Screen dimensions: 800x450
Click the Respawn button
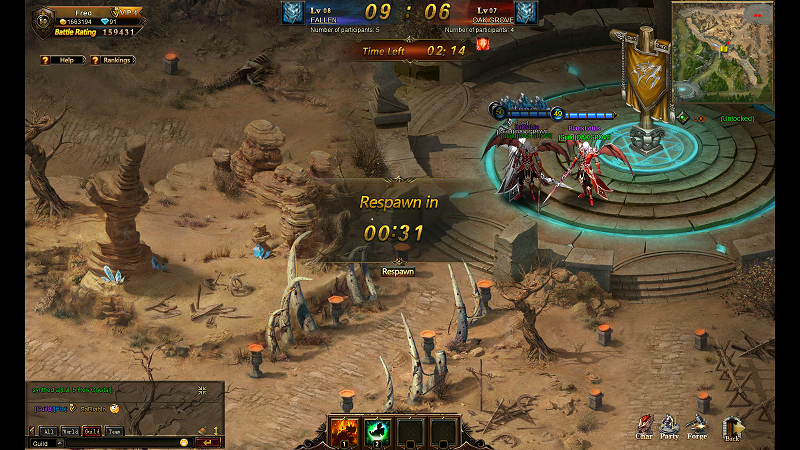coord(398,271)
